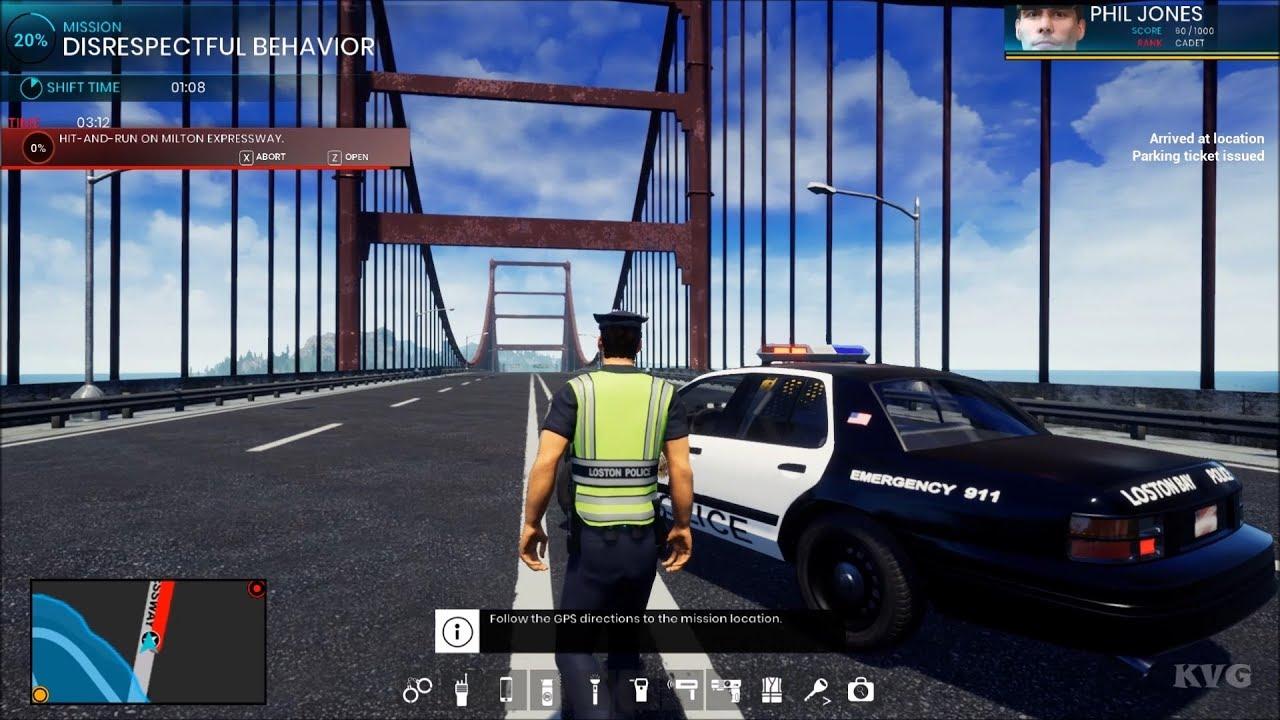Equip the police radio
Image resolution: width=1280 pixels, height=720 pixels.
point(462,689)
